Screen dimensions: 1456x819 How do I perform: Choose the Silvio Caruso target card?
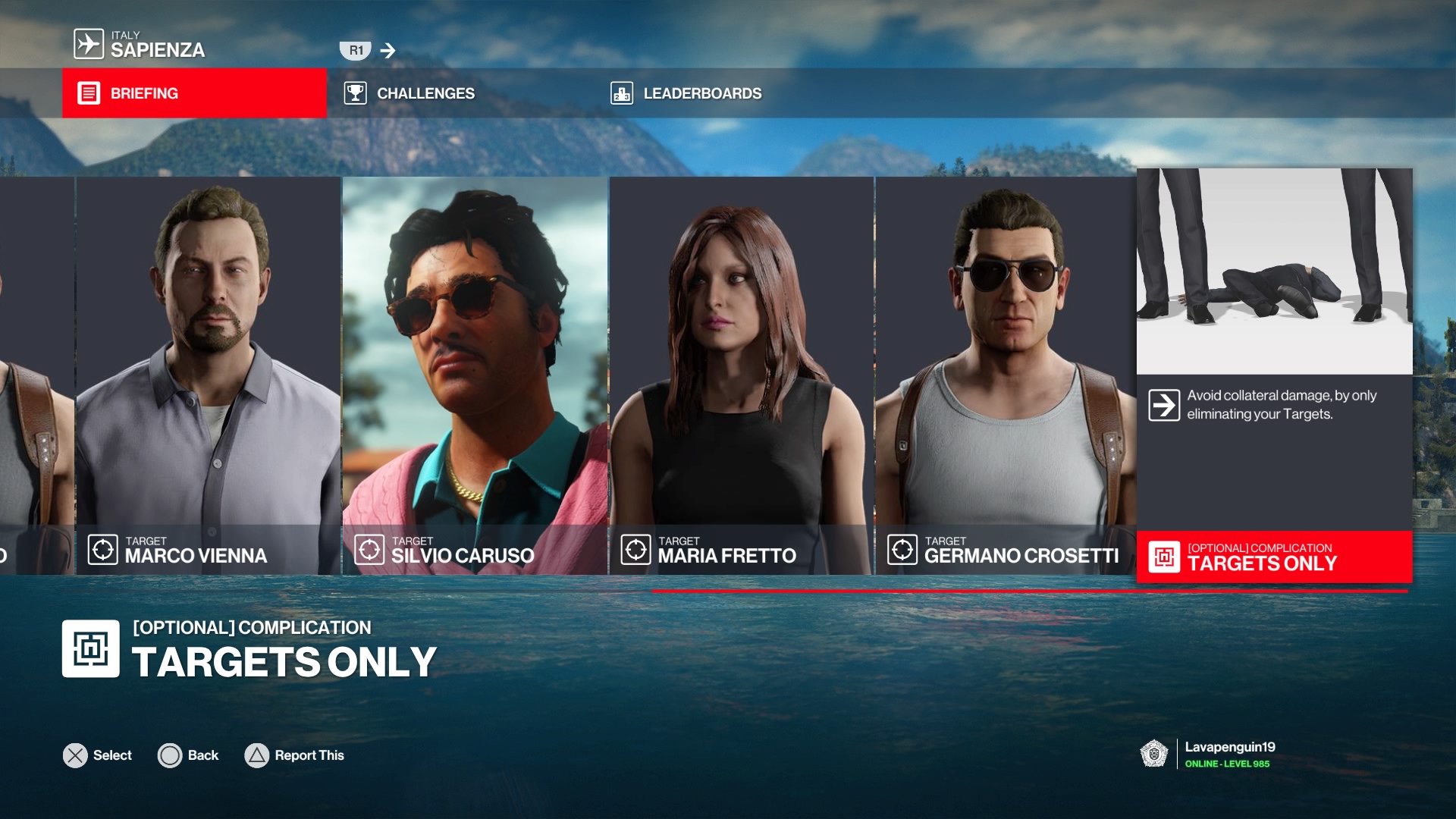click(x=475, y=375)
